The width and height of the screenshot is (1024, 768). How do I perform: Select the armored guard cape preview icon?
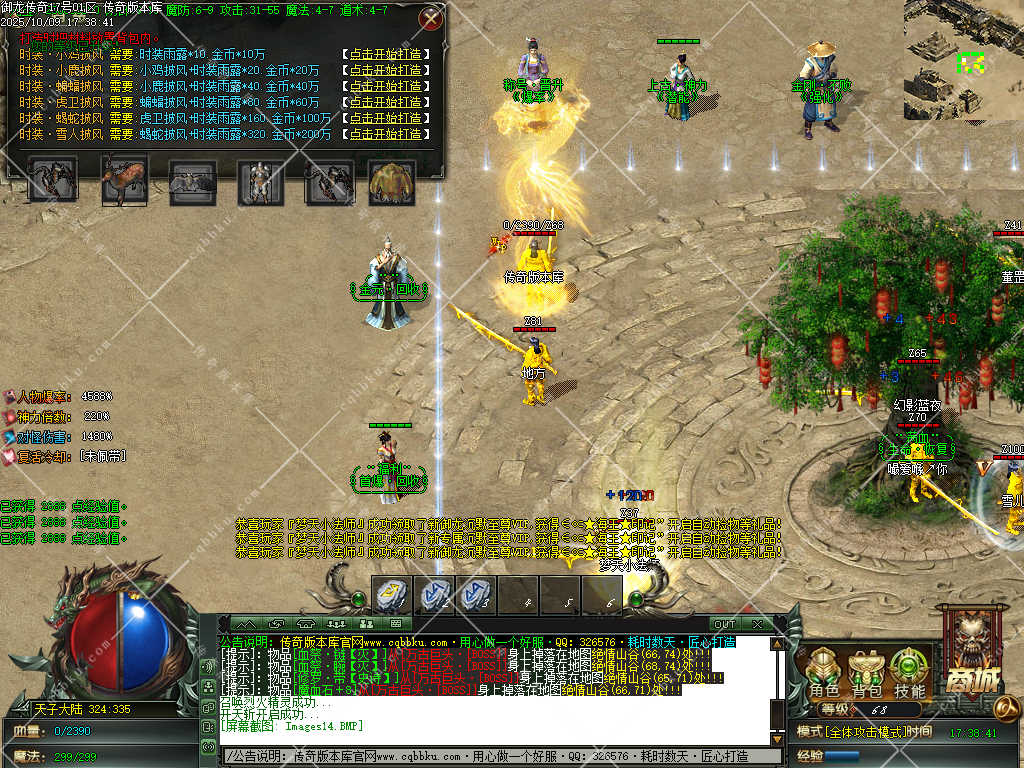260,181
